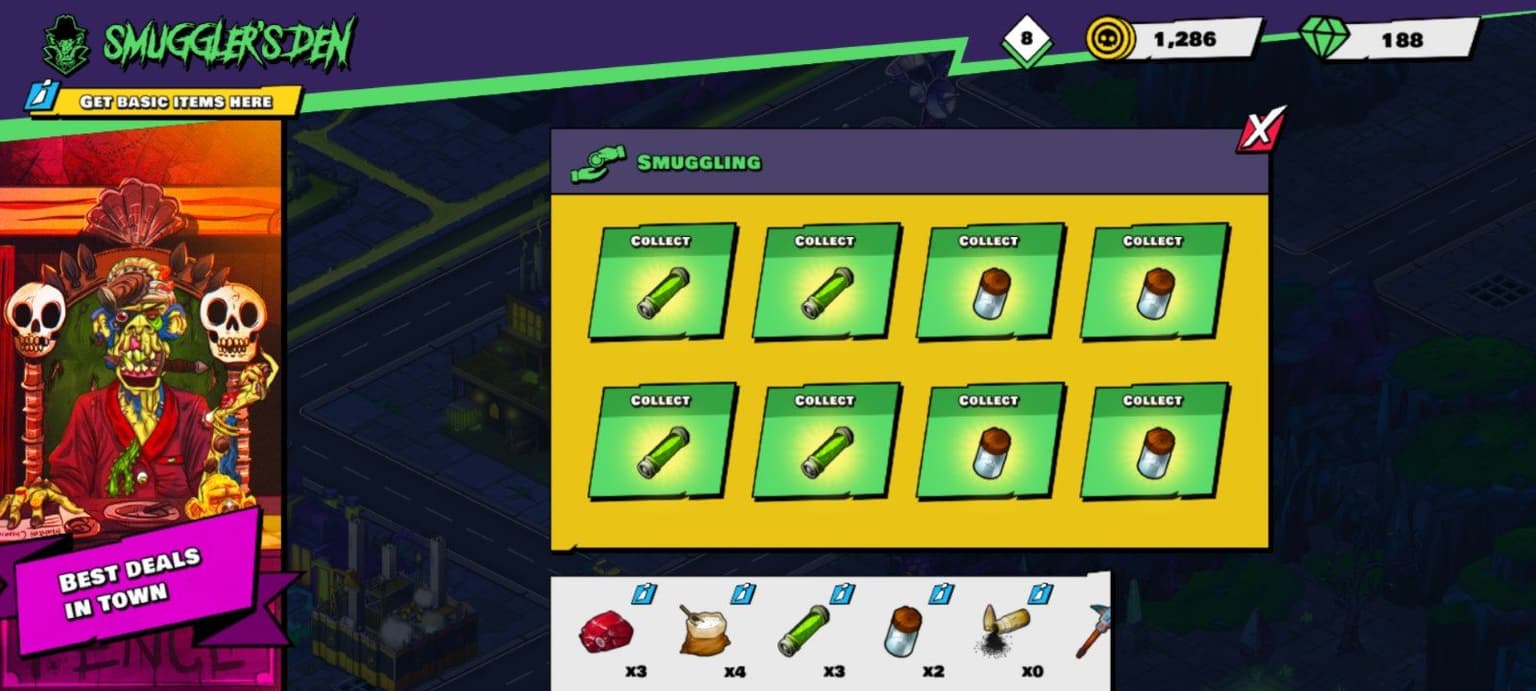The image size is (1536, 691).
Task: Show info for the flour sack item
Action: (x=743, y=594)
